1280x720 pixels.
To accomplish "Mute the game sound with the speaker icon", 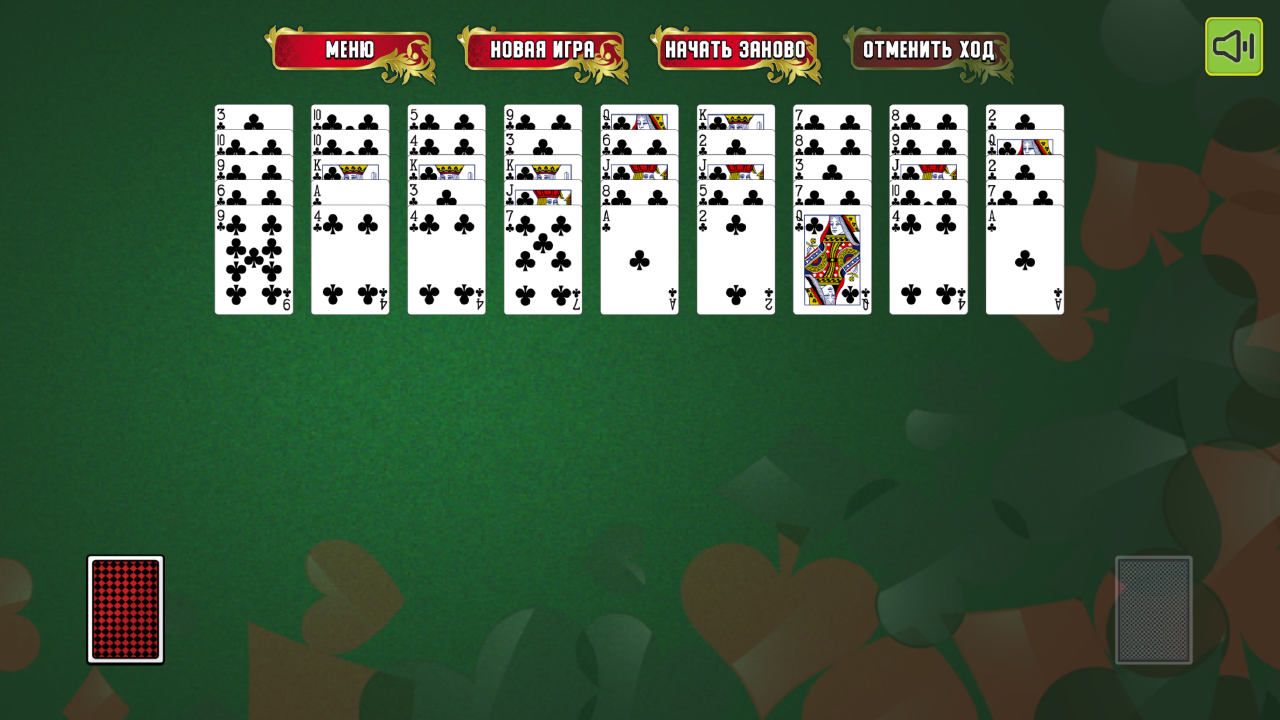I will (x=1233, y=45).
